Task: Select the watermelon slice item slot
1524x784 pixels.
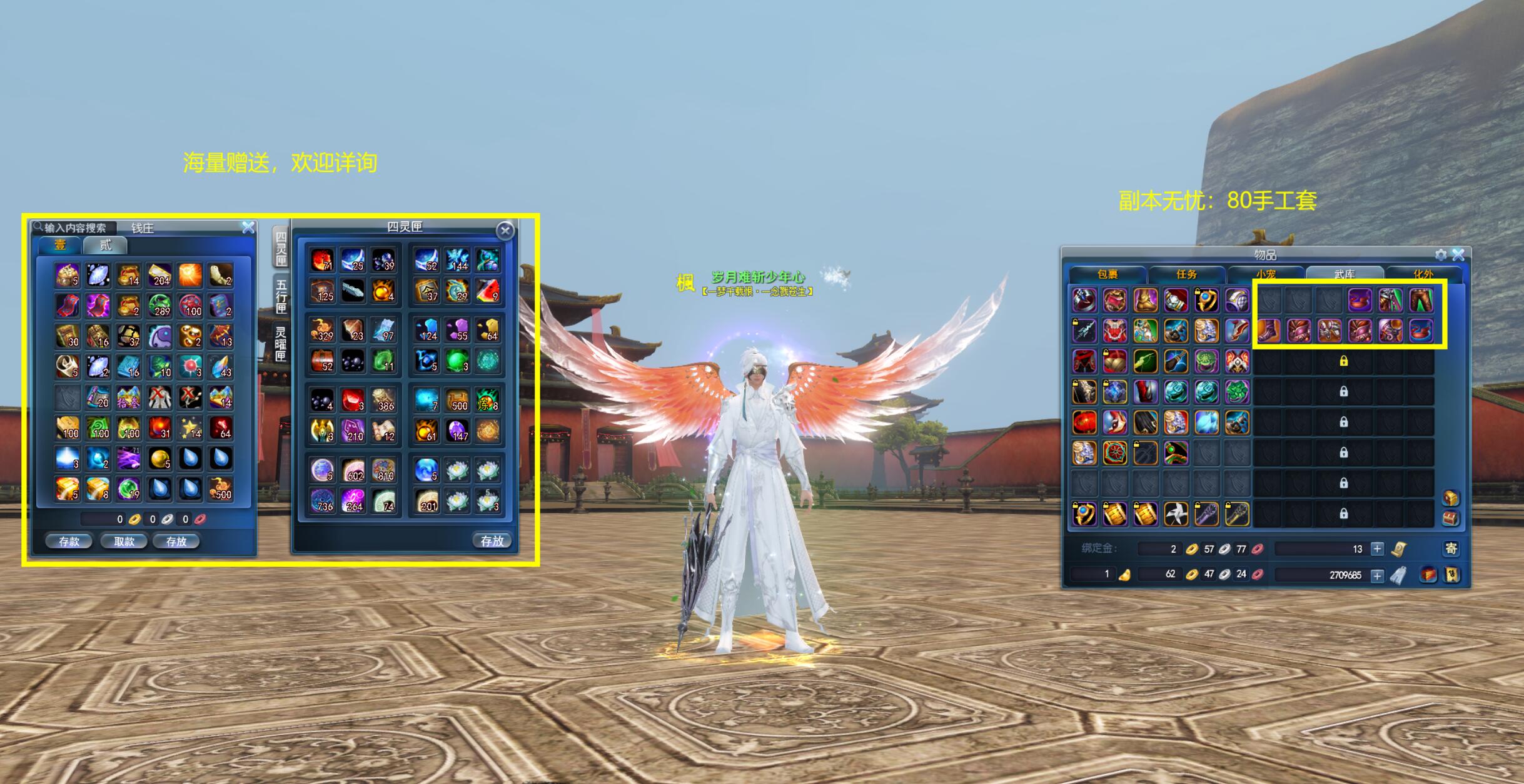Action: [x=488, y=291]
